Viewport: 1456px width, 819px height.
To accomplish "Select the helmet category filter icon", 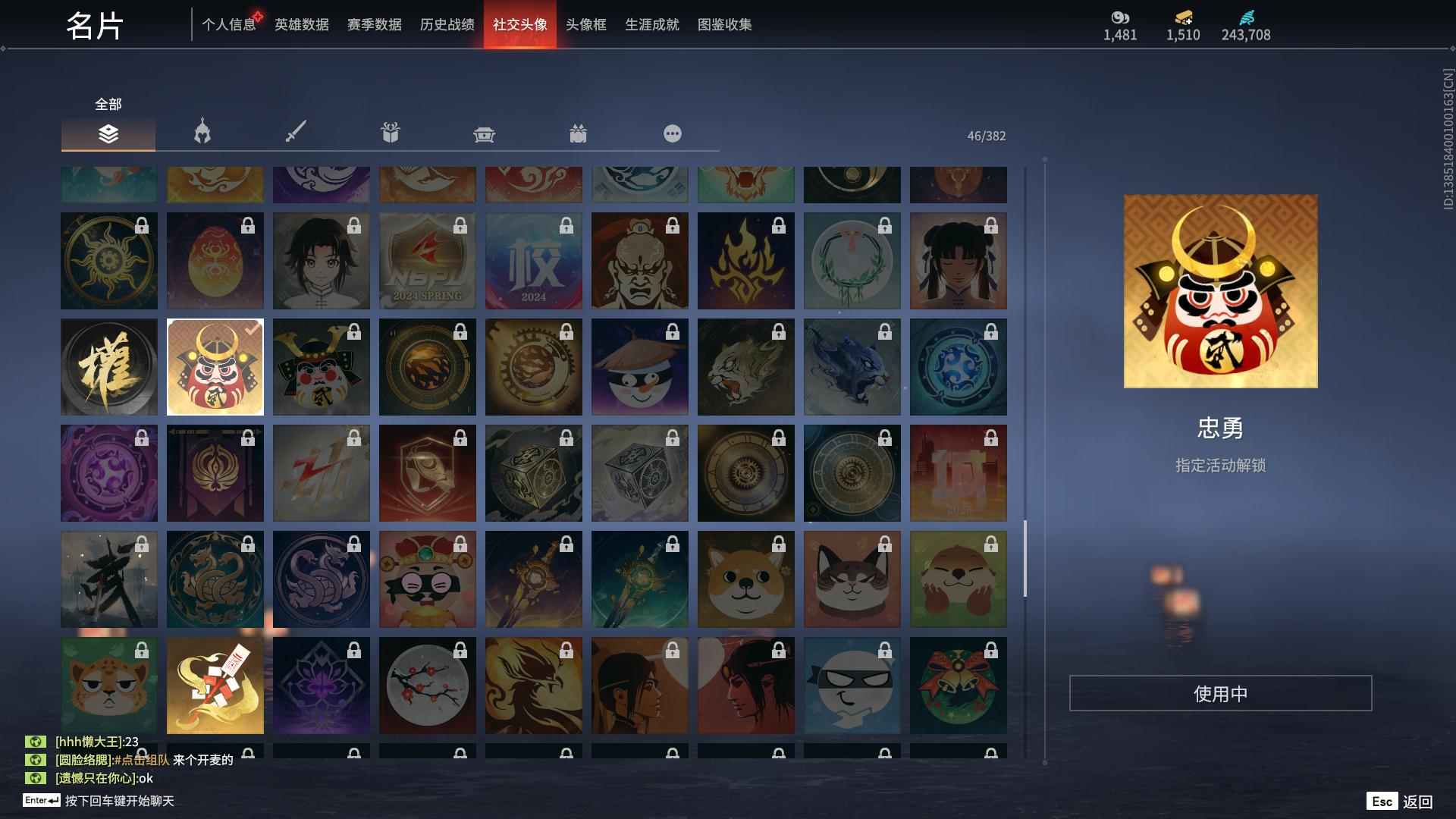I will (x=201, y=133).
